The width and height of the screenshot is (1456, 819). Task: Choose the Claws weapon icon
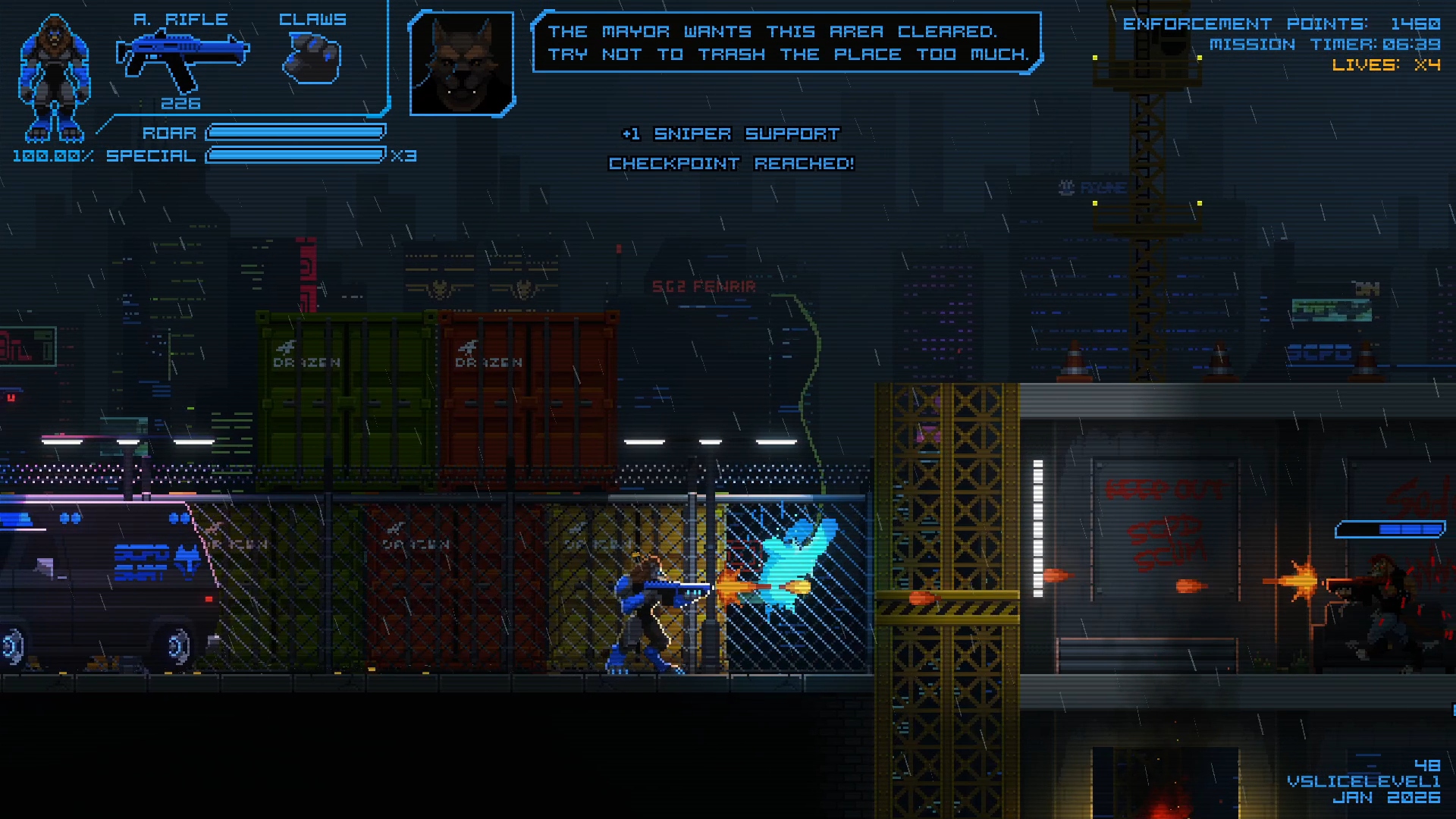pos(312,58)
